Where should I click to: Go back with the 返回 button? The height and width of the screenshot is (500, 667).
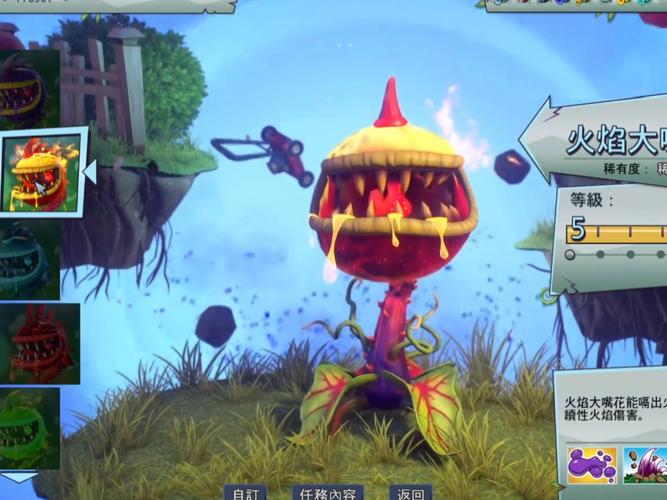click(410, 493)
